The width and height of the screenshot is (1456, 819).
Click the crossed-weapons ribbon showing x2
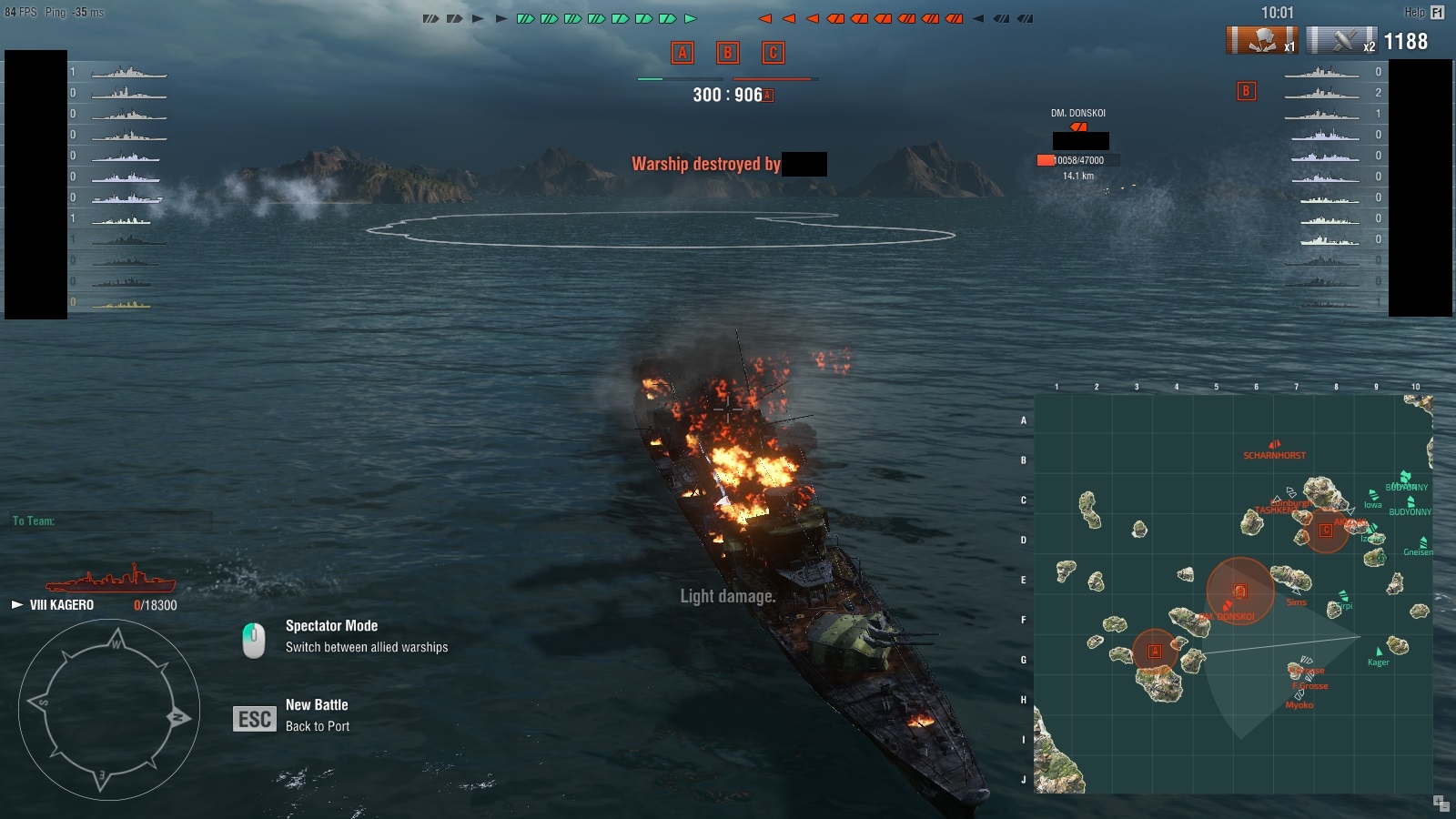(x=1342, y=41)
